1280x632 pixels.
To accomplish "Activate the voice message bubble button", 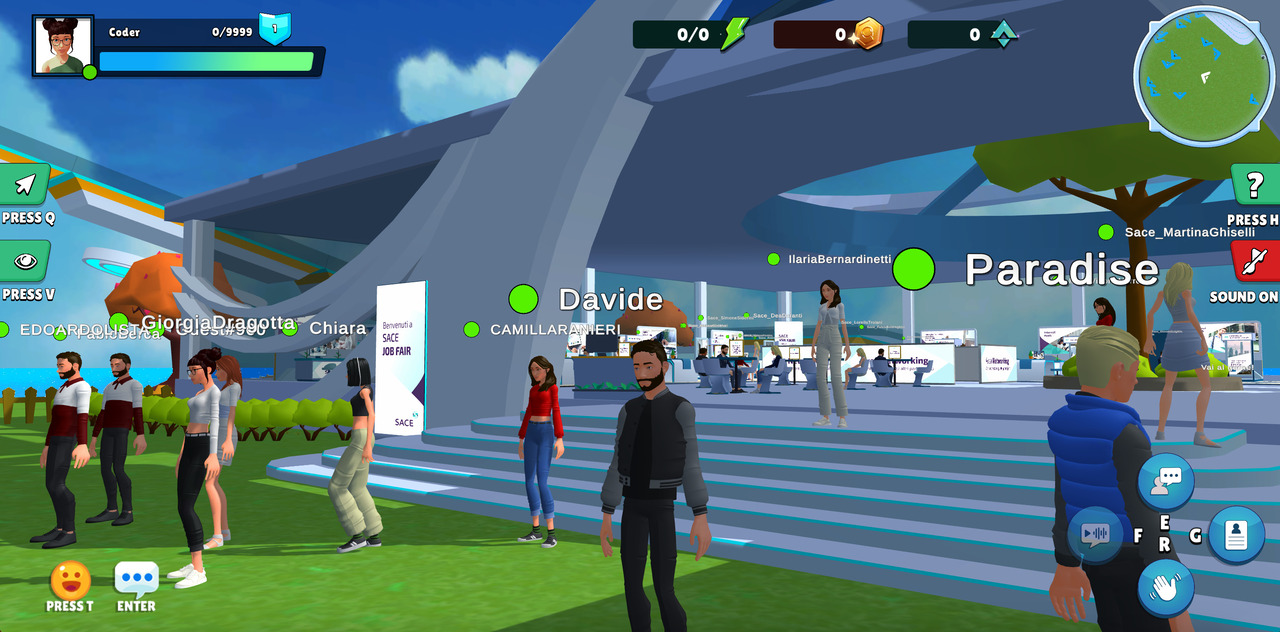I will pyautogui.click(x=1095, y=535).
